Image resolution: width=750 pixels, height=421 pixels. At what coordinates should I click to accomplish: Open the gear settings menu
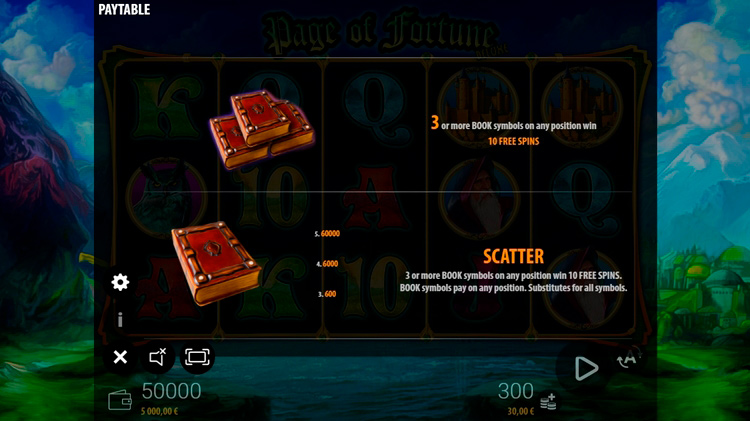[x=120, y=282]
